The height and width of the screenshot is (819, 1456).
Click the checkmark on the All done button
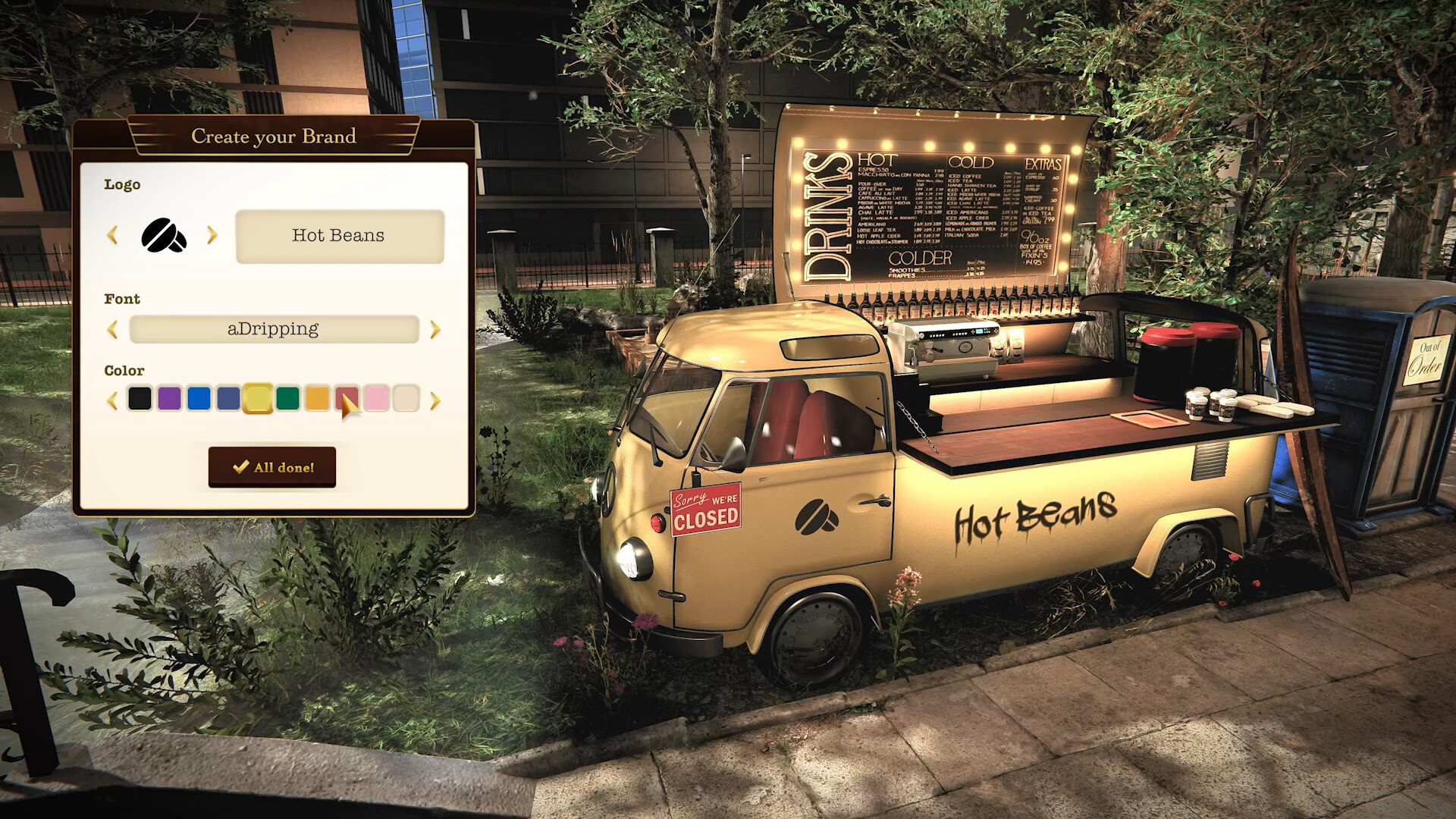(x=243, y=467)
